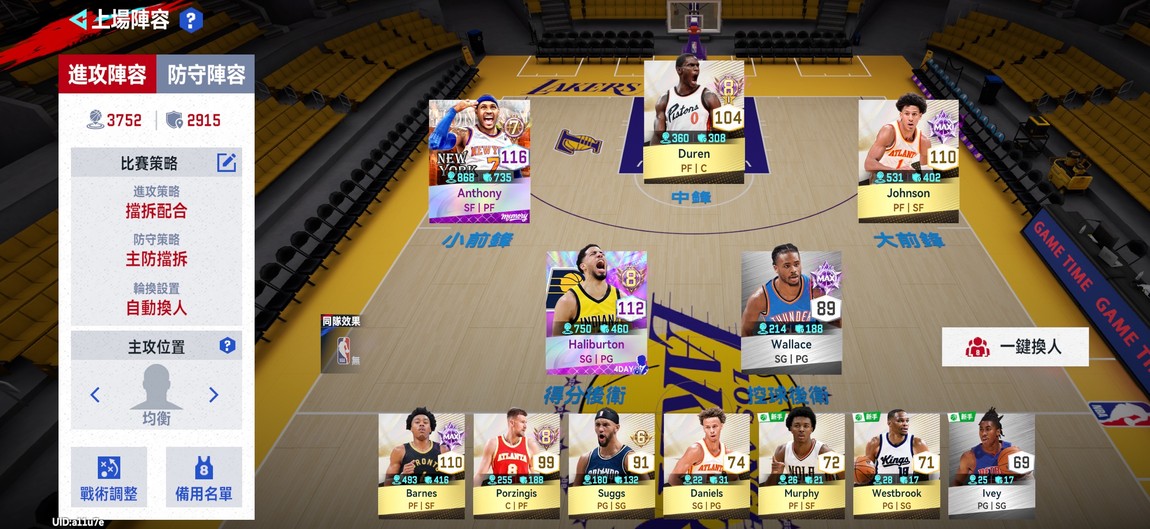The height and width of the screenshot is (529, 1150).
Task: Switch to the 防守陣容 tab
Action: (205, 74)
